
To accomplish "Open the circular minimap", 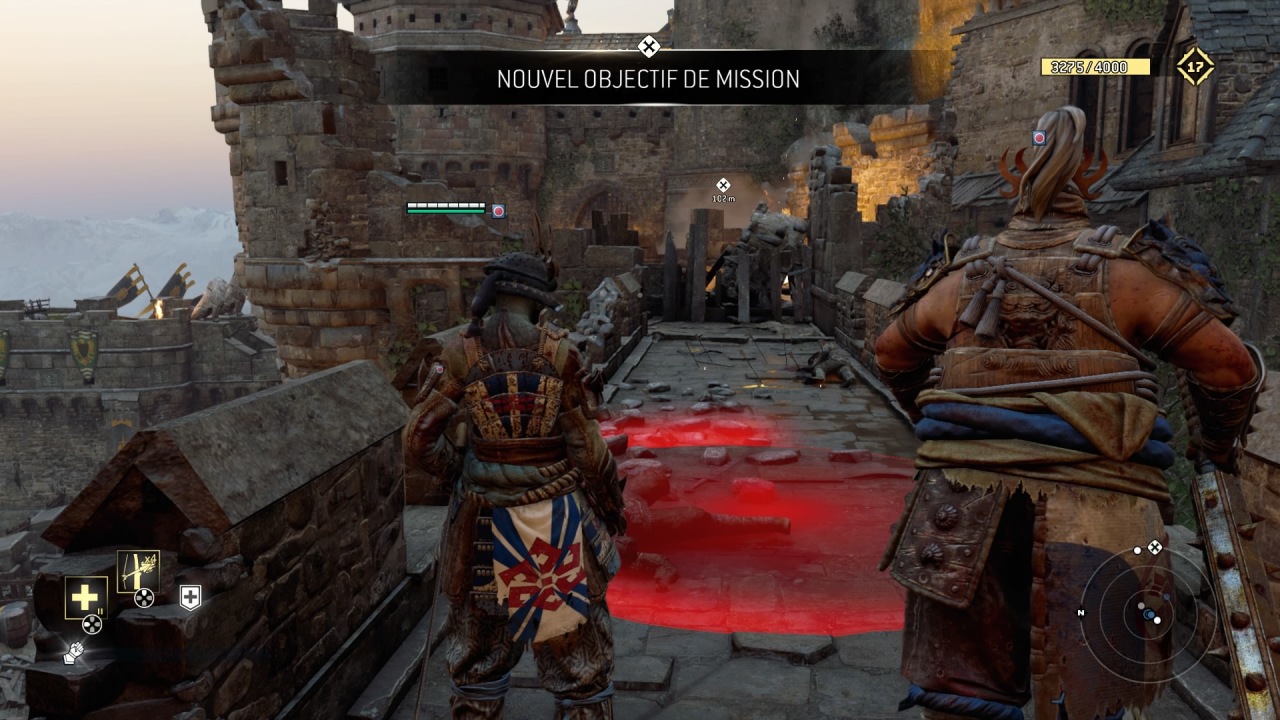I will coord(1148,612).
